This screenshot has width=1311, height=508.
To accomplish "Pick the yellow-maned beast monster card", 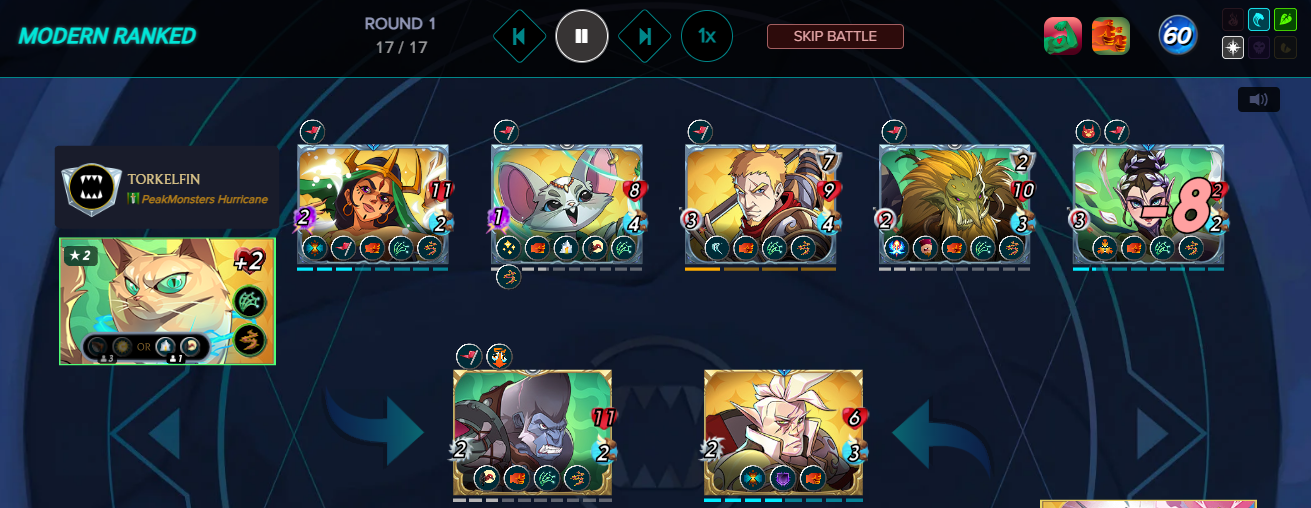I will coord(954,205).
